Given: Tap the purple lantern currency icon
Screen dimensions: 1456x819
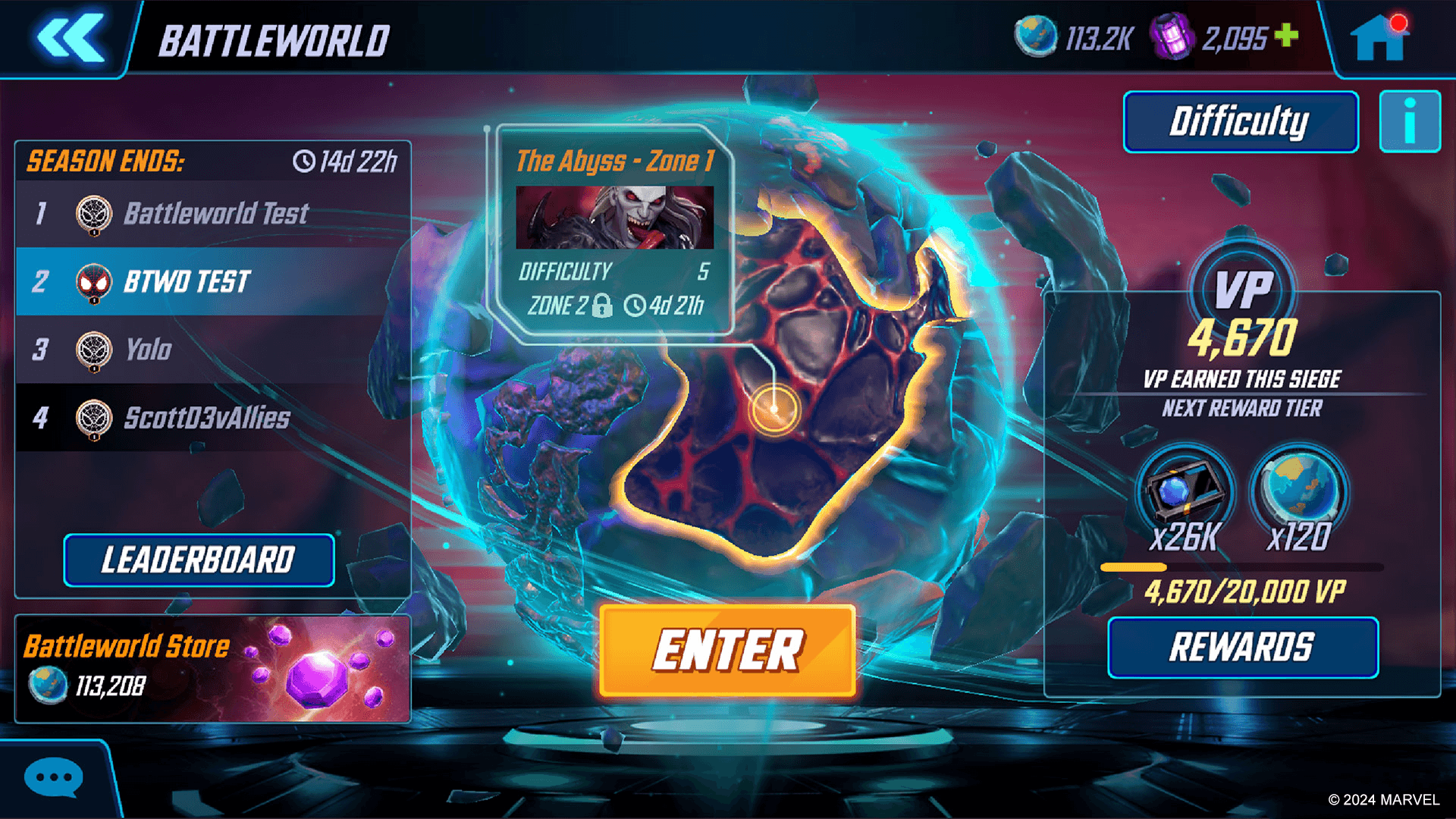Looking at the screenshot, I should point(1176,34).
